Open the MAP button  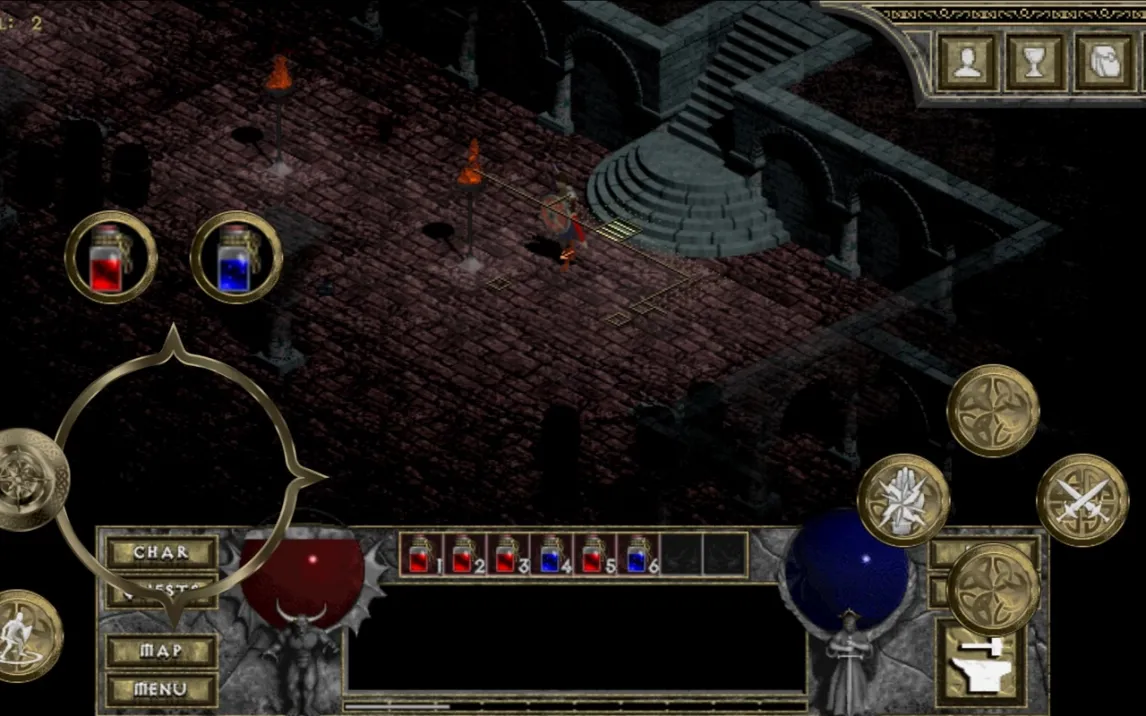click(161, 651)
